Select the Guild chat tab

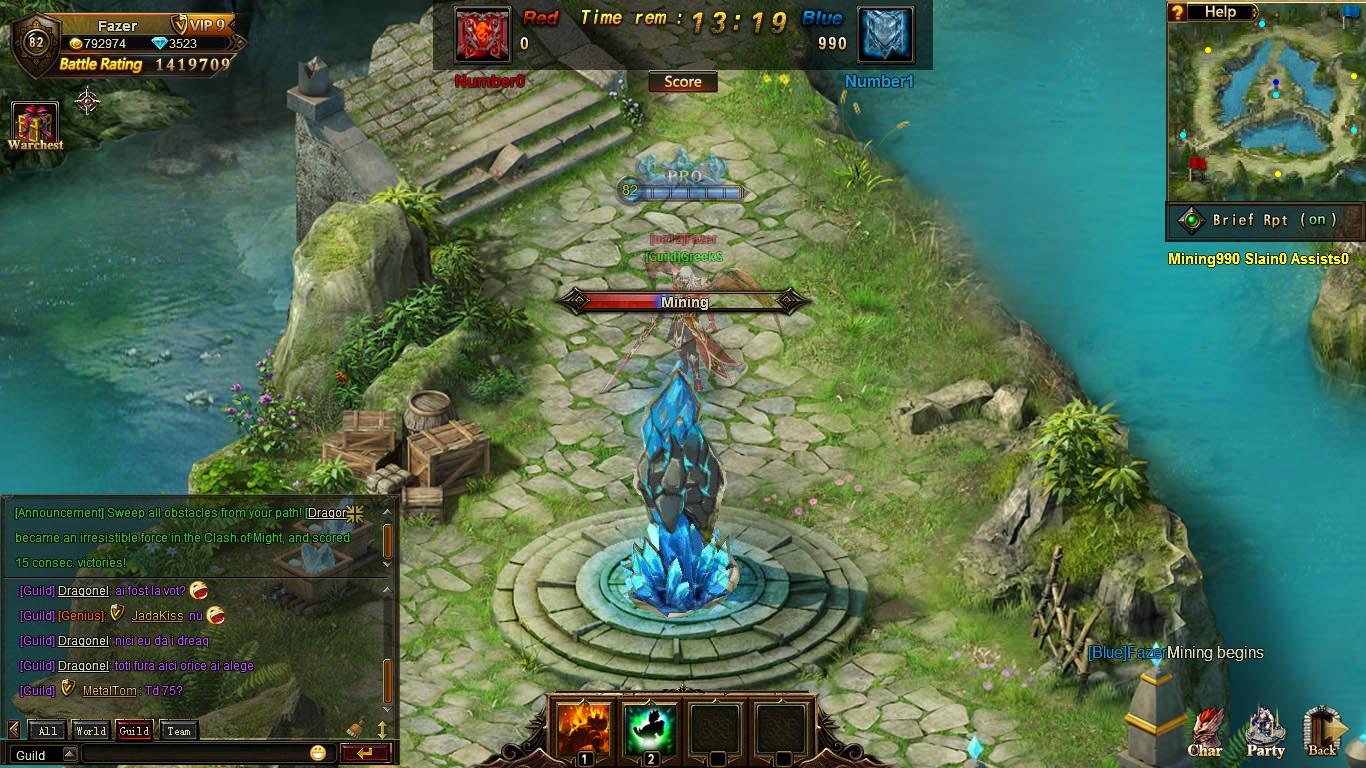point(134,731)
